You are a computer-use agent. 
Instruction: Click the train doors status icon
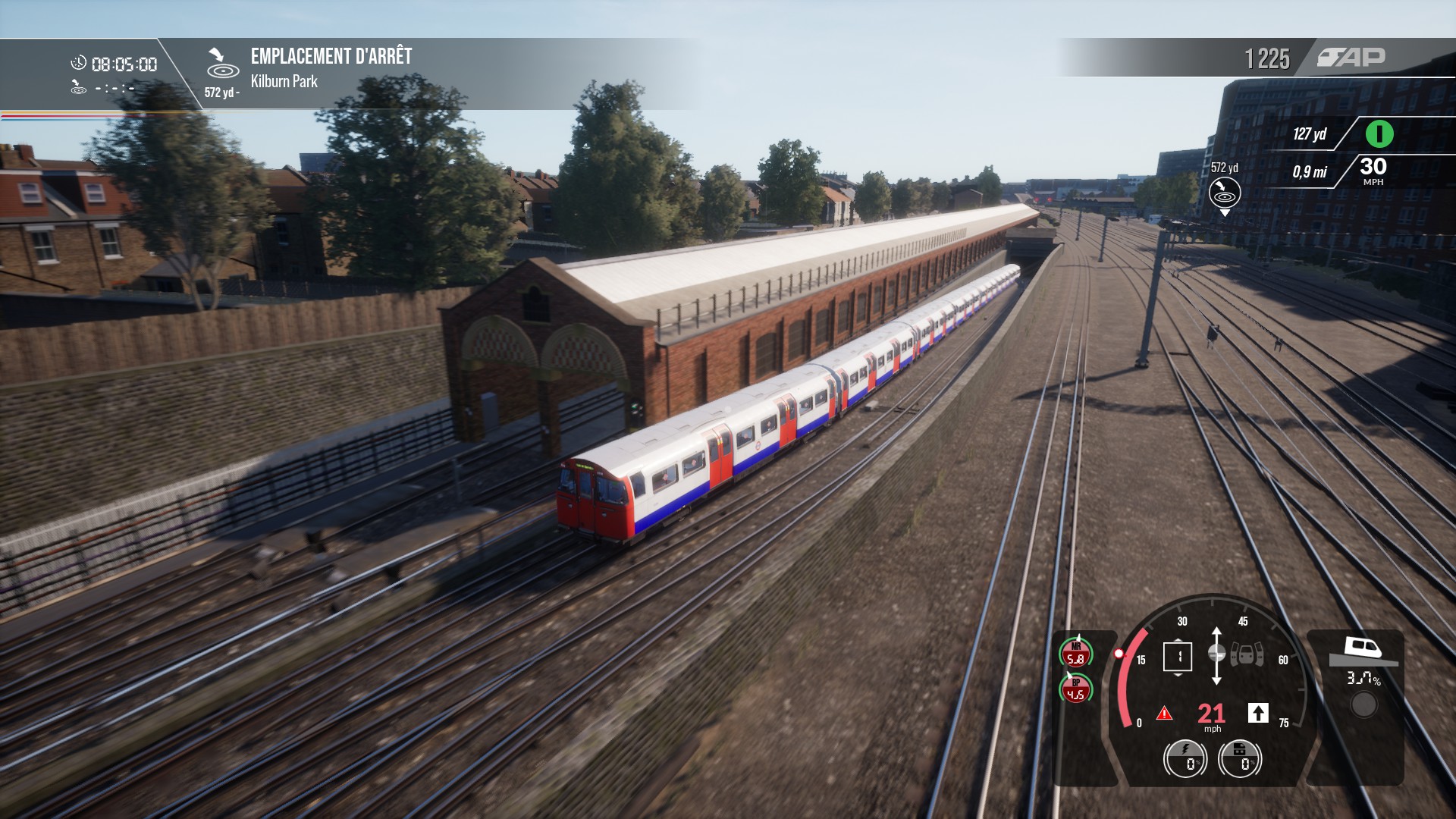[1247, 654]
